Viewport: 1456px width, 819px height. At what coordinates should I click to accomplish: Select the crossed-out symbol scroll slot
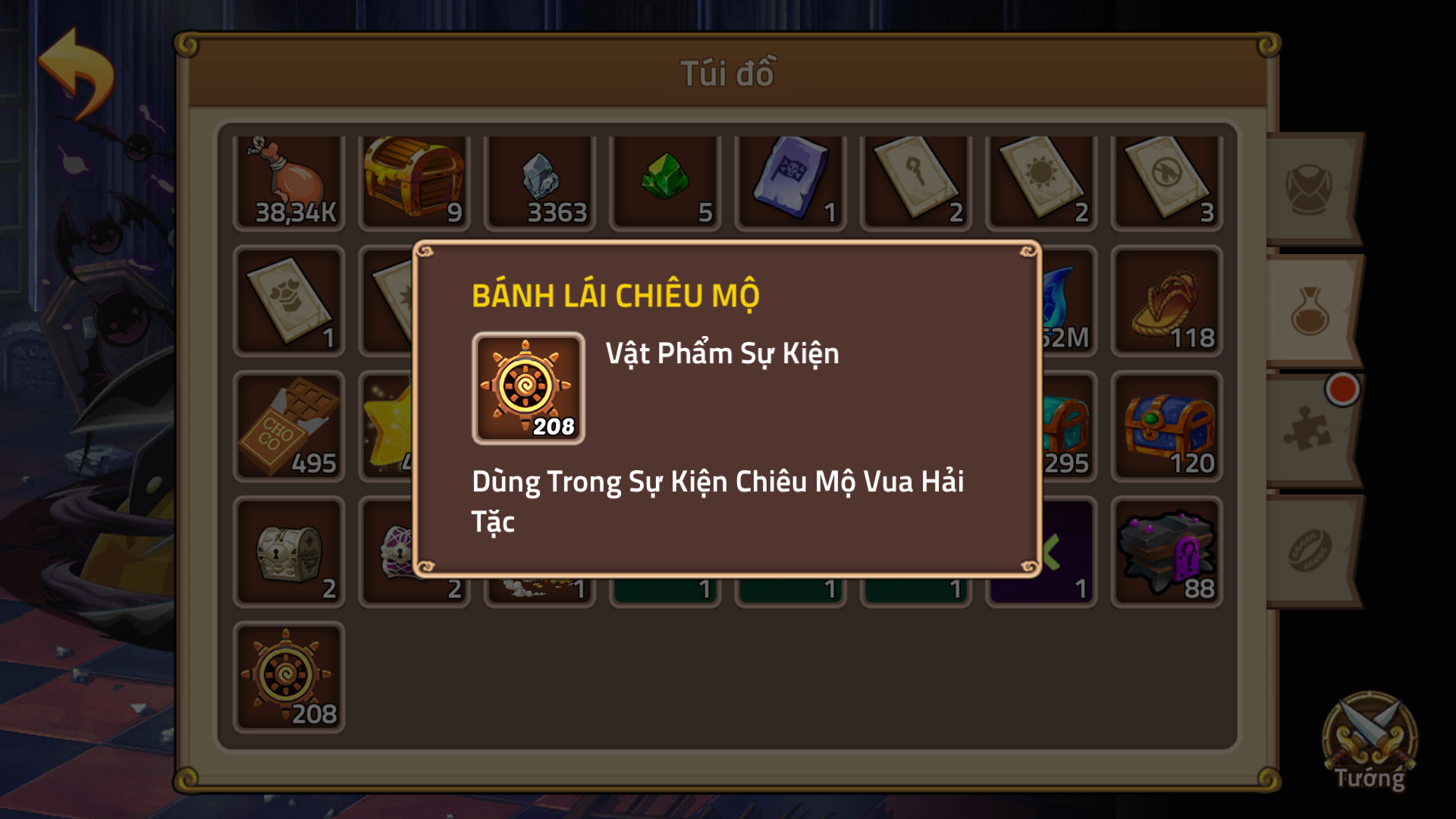(1166, 182)
